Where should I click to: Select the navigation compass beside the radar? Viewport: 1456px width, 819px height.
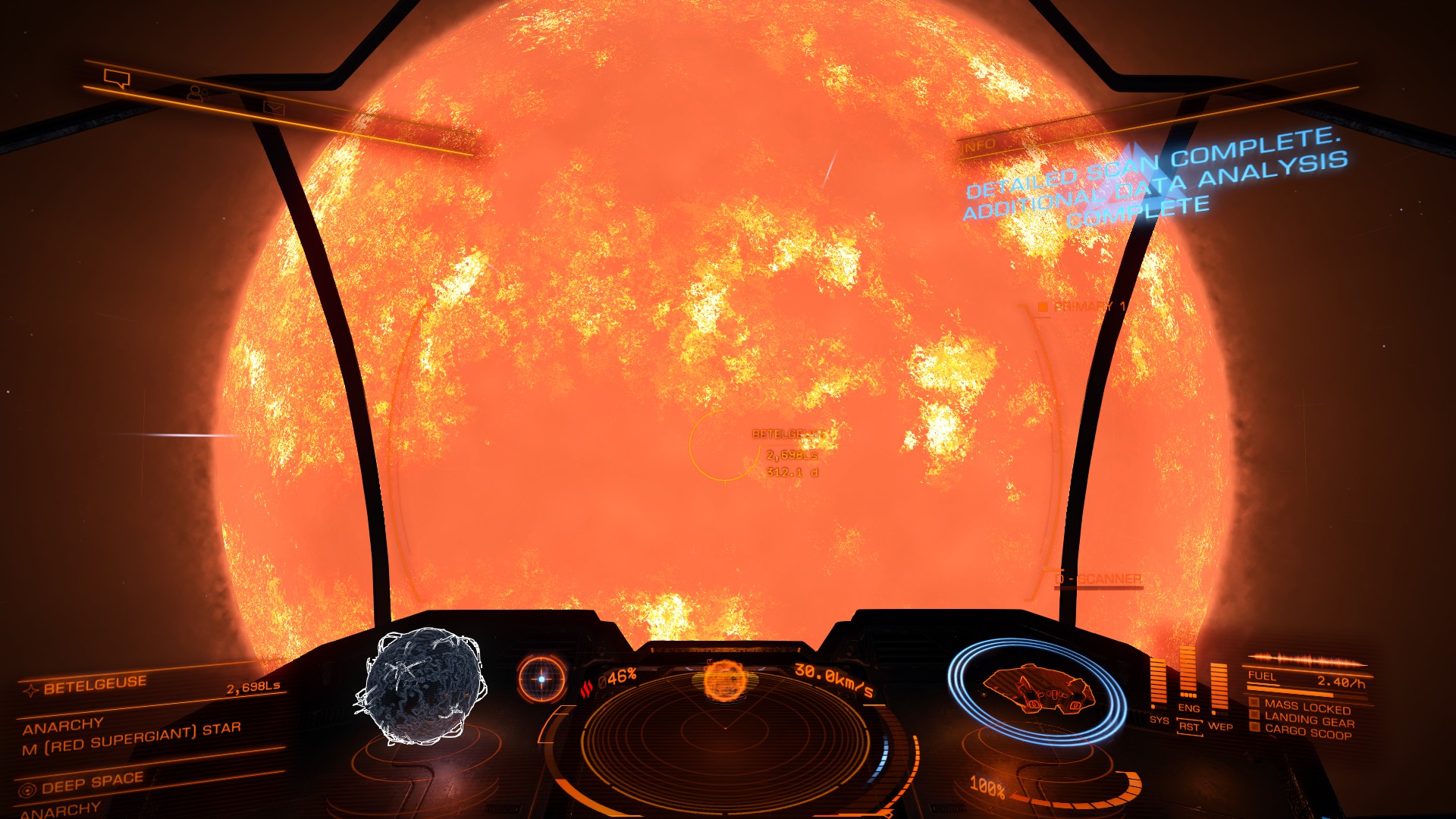coord(541,679)
